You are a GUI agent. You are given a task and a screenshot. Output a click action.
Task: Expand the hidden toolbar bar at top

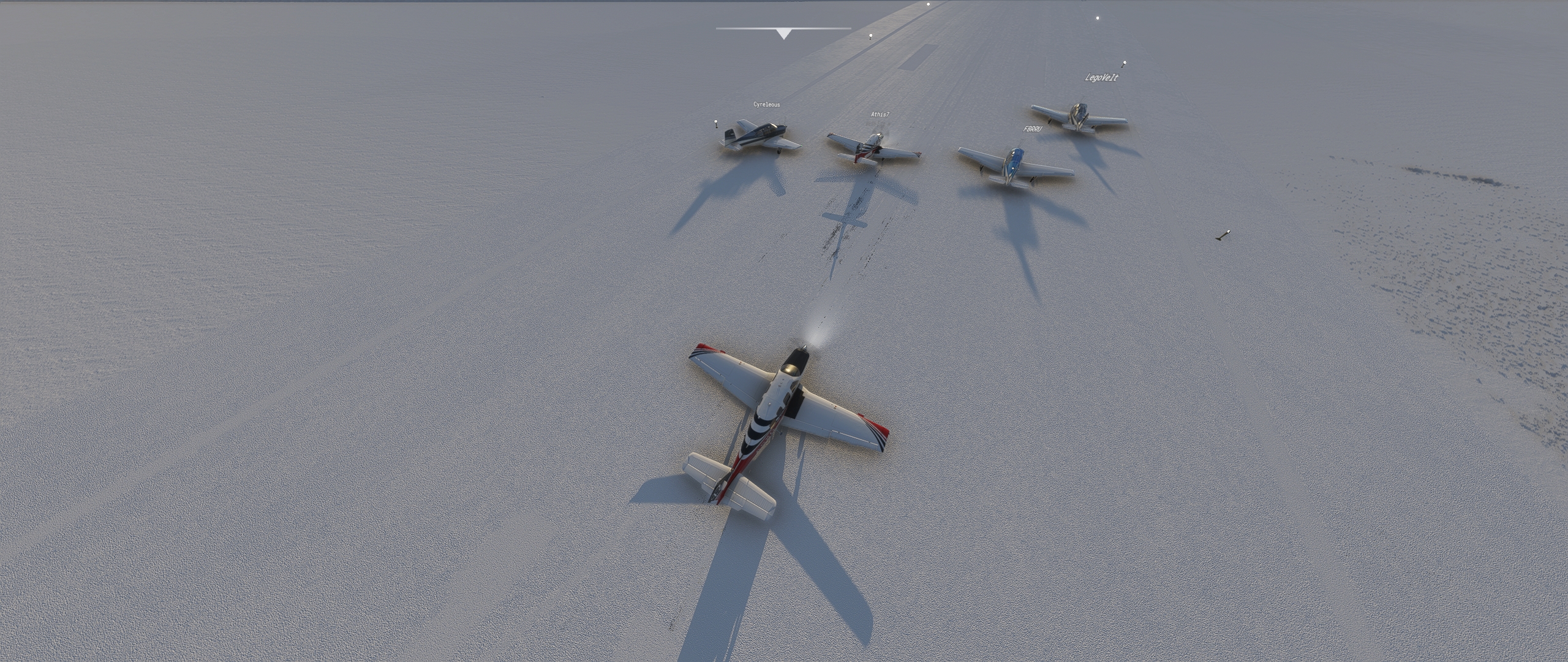click(784, 29)
